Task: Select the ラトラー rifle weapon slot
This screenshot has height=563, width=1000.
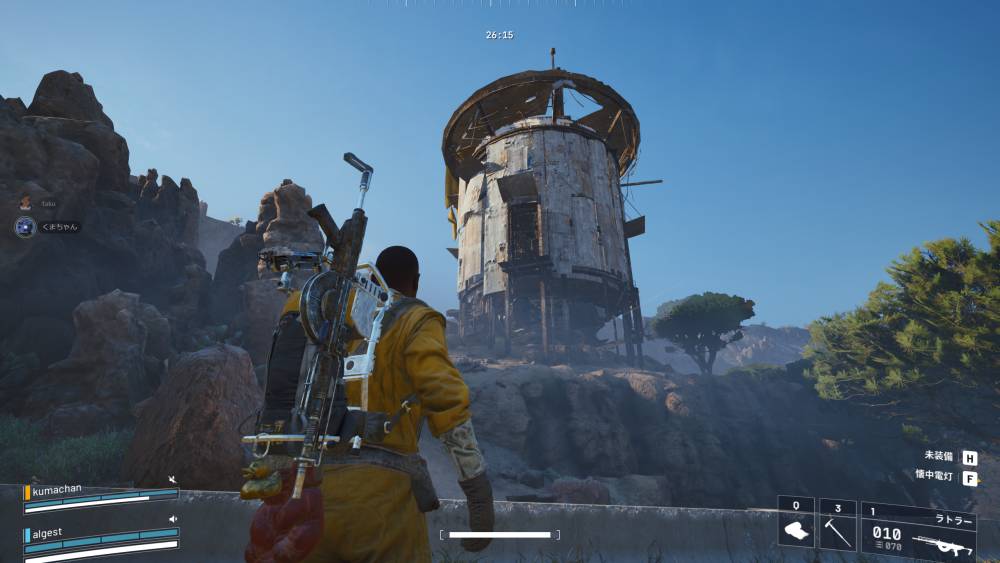Action: click(x=918, y=531)
